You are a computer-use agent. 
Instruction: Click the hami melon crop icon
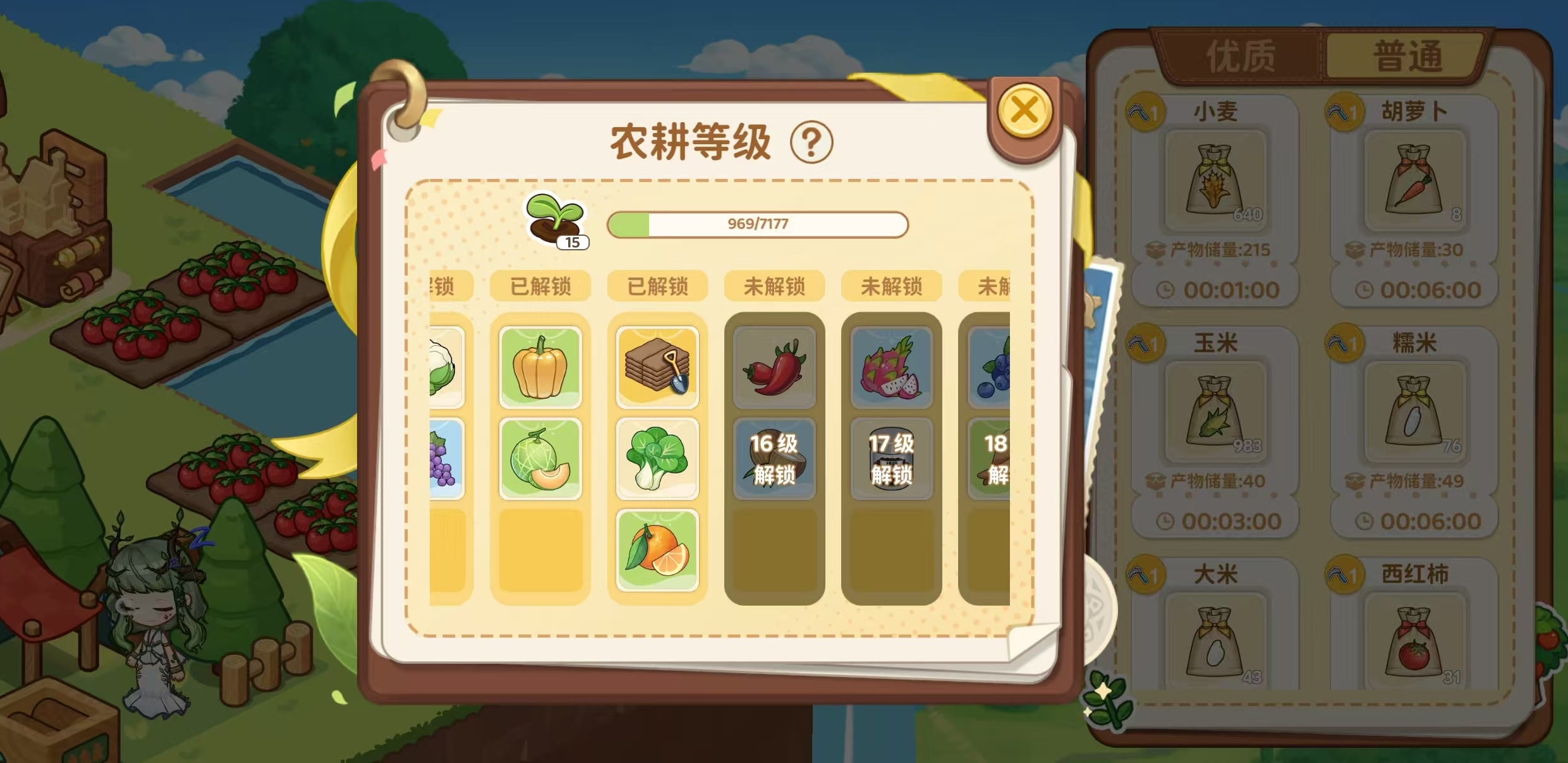coord(540,458)
